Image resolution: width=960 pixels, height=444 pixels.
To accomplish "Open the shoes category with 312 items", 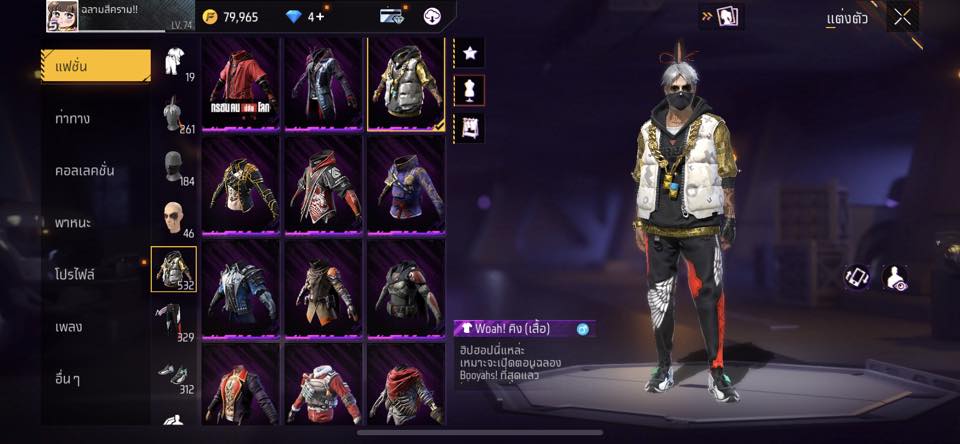I will coord(174,374).
